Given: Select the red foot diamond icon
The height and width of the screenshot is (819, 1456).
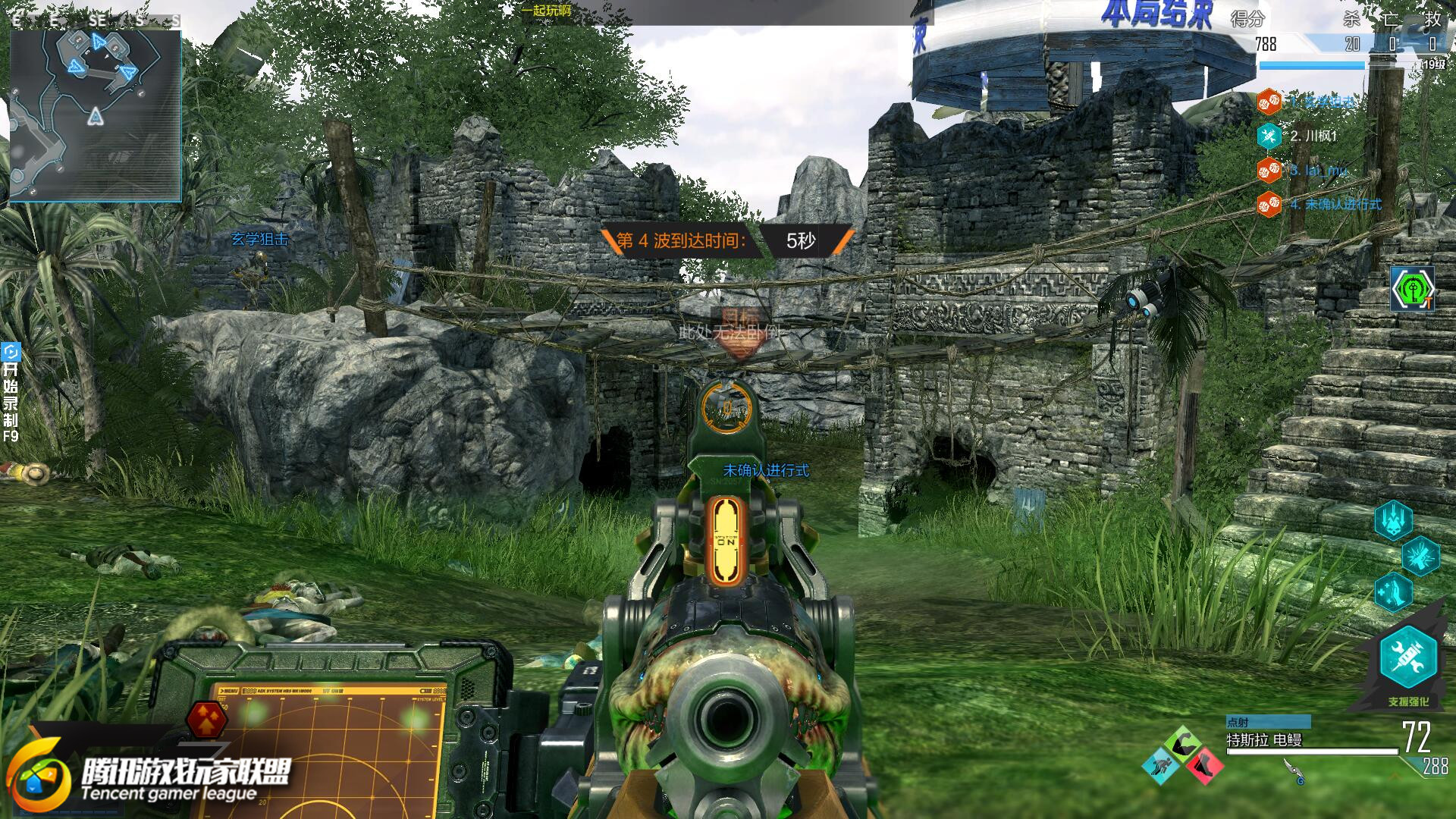Looking at the screenshot, I should pyautogui.click(x=1203, y=764).
